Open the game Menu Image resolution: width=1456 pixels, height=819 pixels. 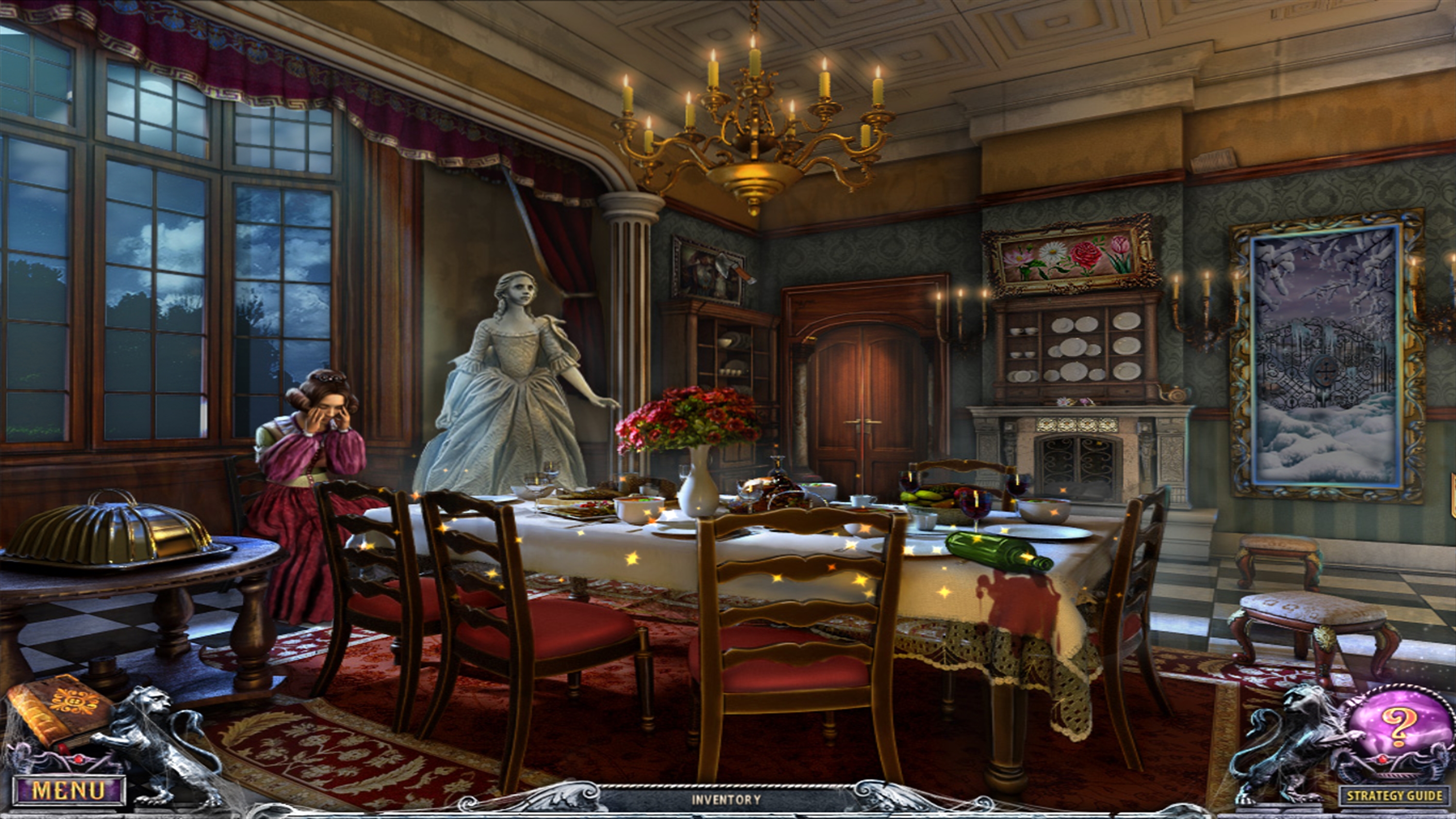pos(68,789)
